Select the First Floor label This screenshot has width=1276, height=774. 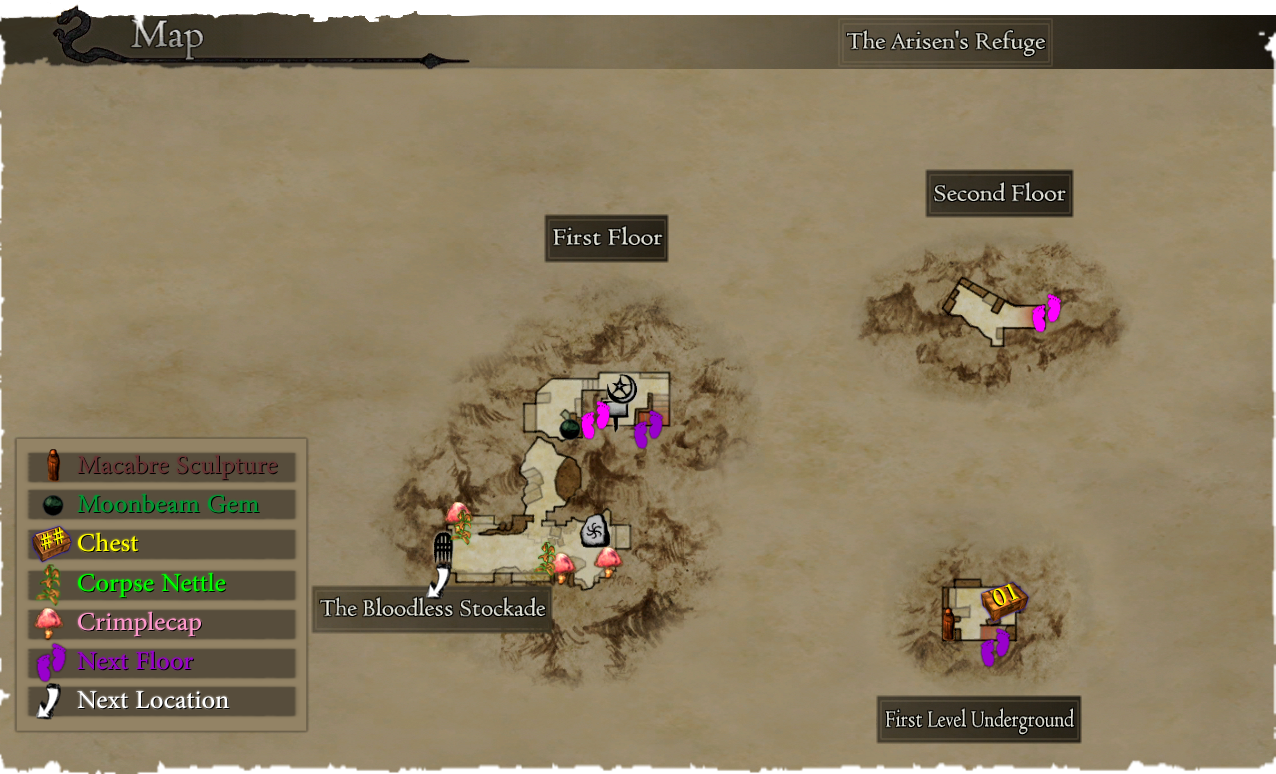[x=607, y=238]
